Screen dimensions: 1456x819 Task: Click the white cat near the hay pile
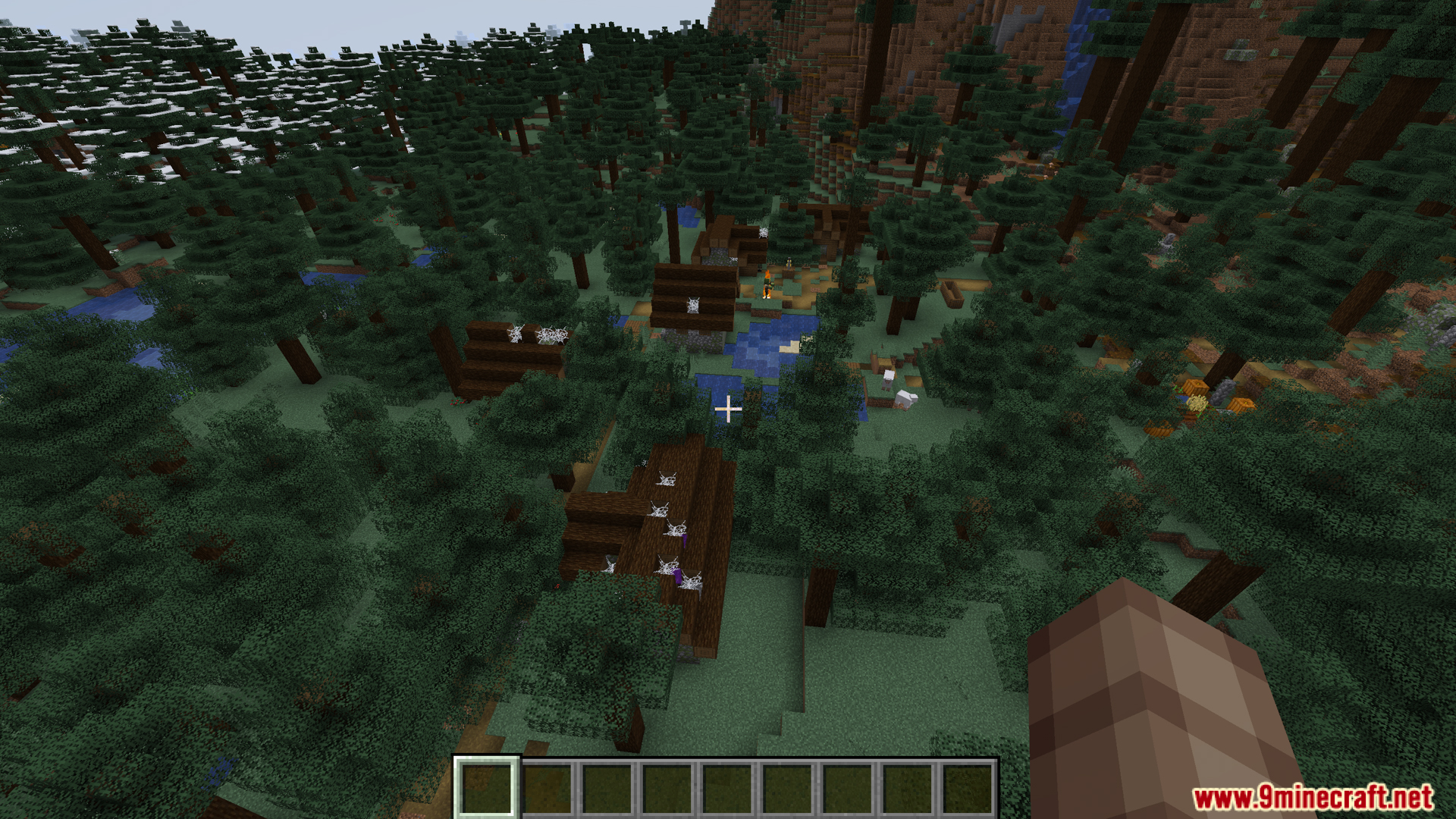(x=888, y=381)
